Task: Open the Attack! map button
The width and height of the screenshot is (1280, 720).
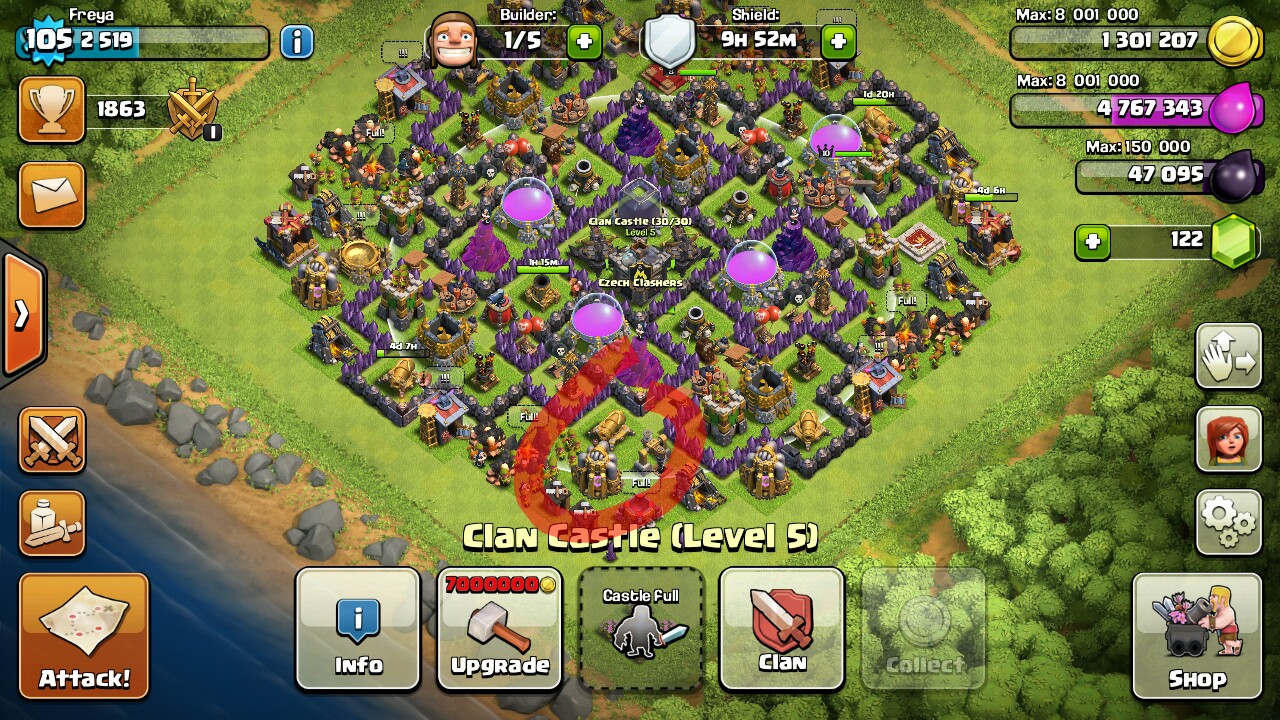Action: [84, 635]
